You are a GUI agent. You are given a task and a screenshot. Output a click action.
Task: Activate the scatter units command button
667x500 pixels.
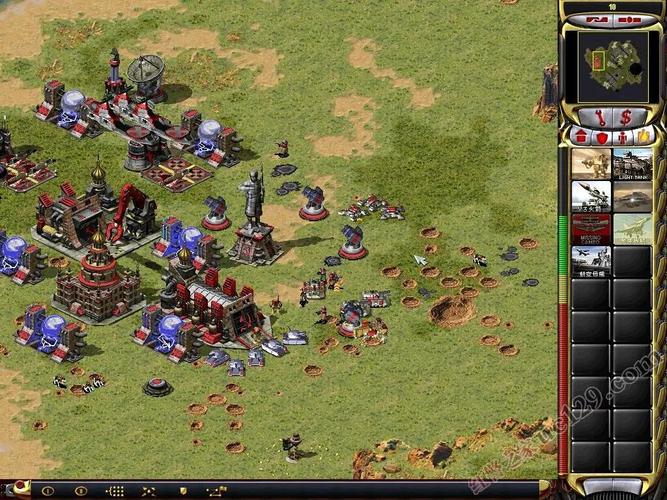149,491
